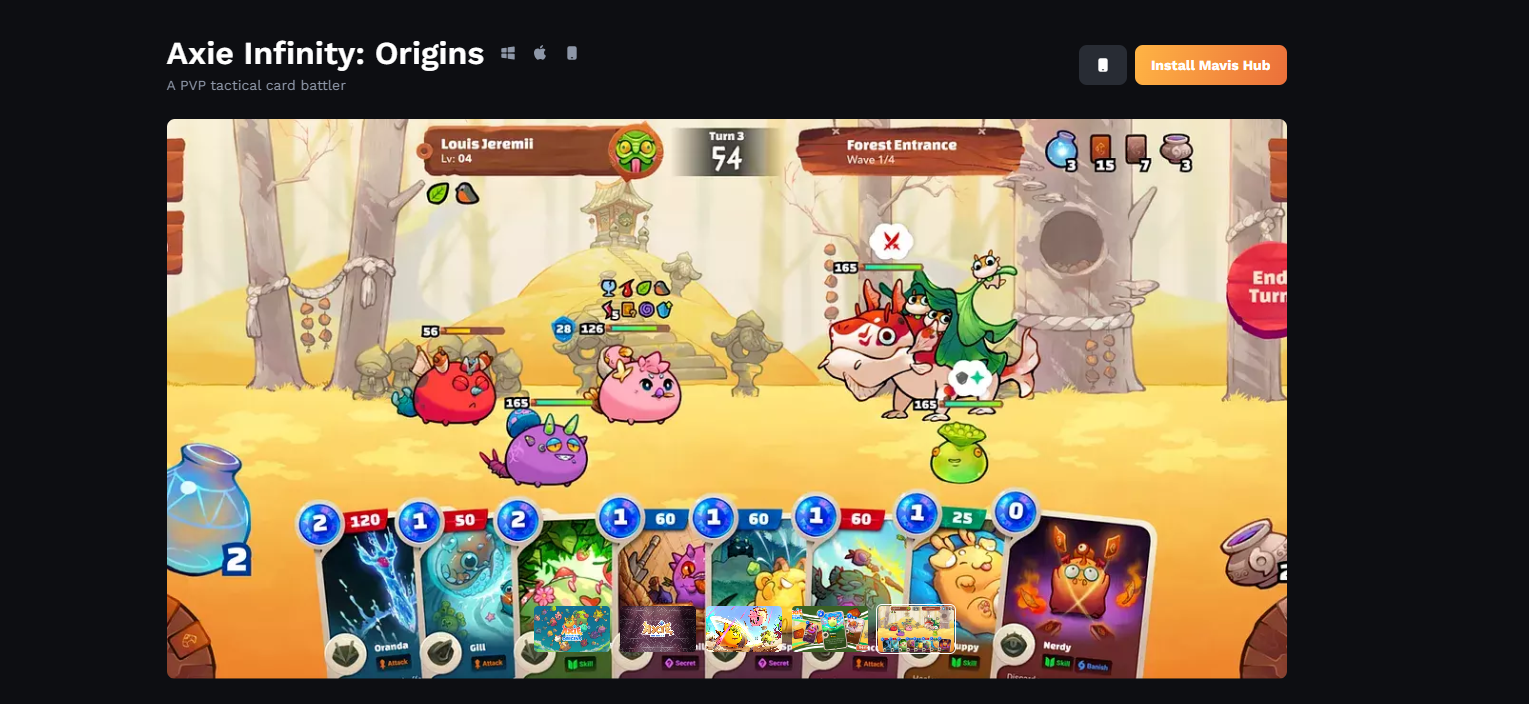
Task: Open Louis Jeremii's green lizard avatar
Action: pyautogui.click(x=638, y=152)
